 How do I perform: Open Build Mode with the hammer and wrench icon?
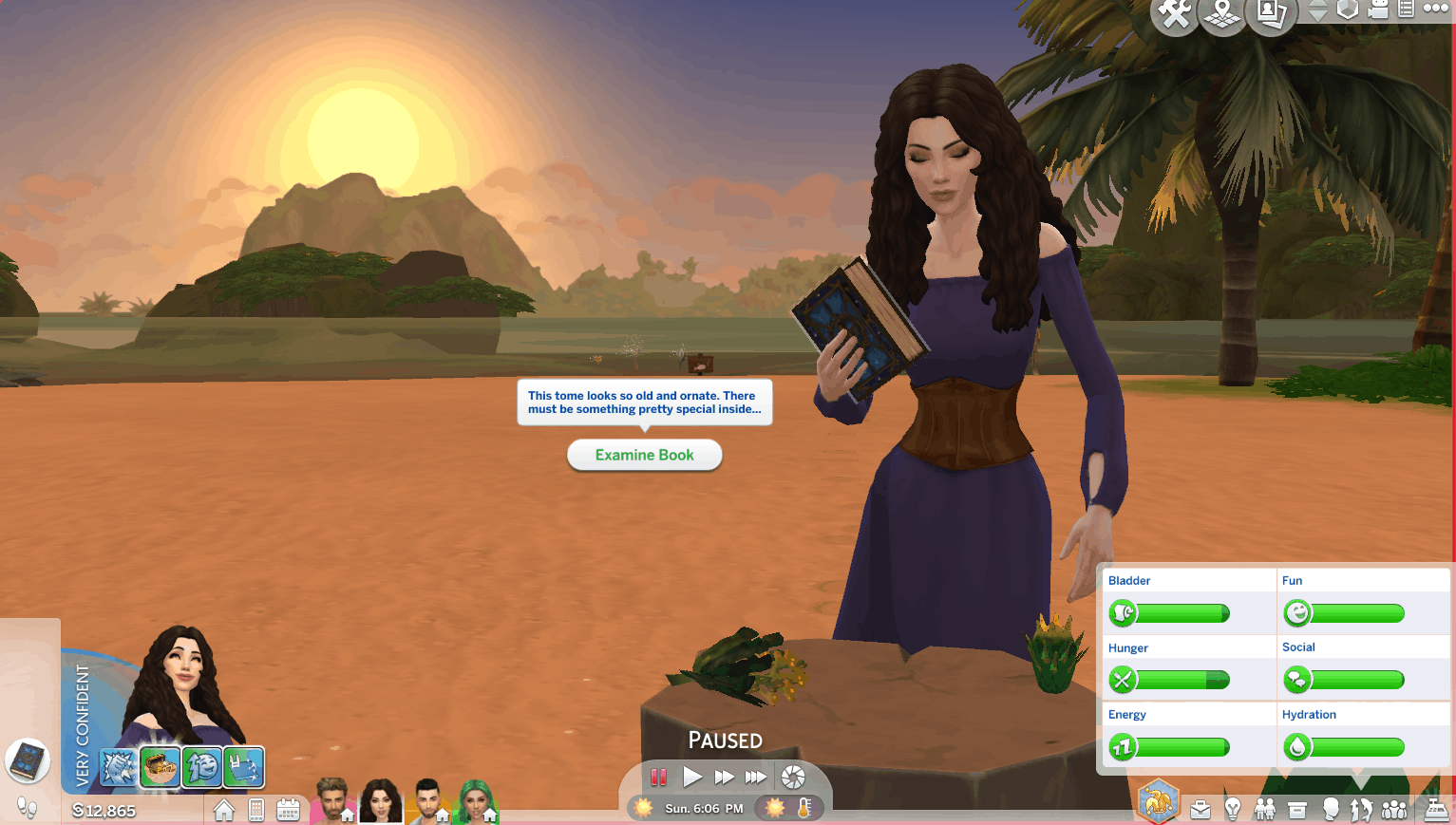[1175, 14]
